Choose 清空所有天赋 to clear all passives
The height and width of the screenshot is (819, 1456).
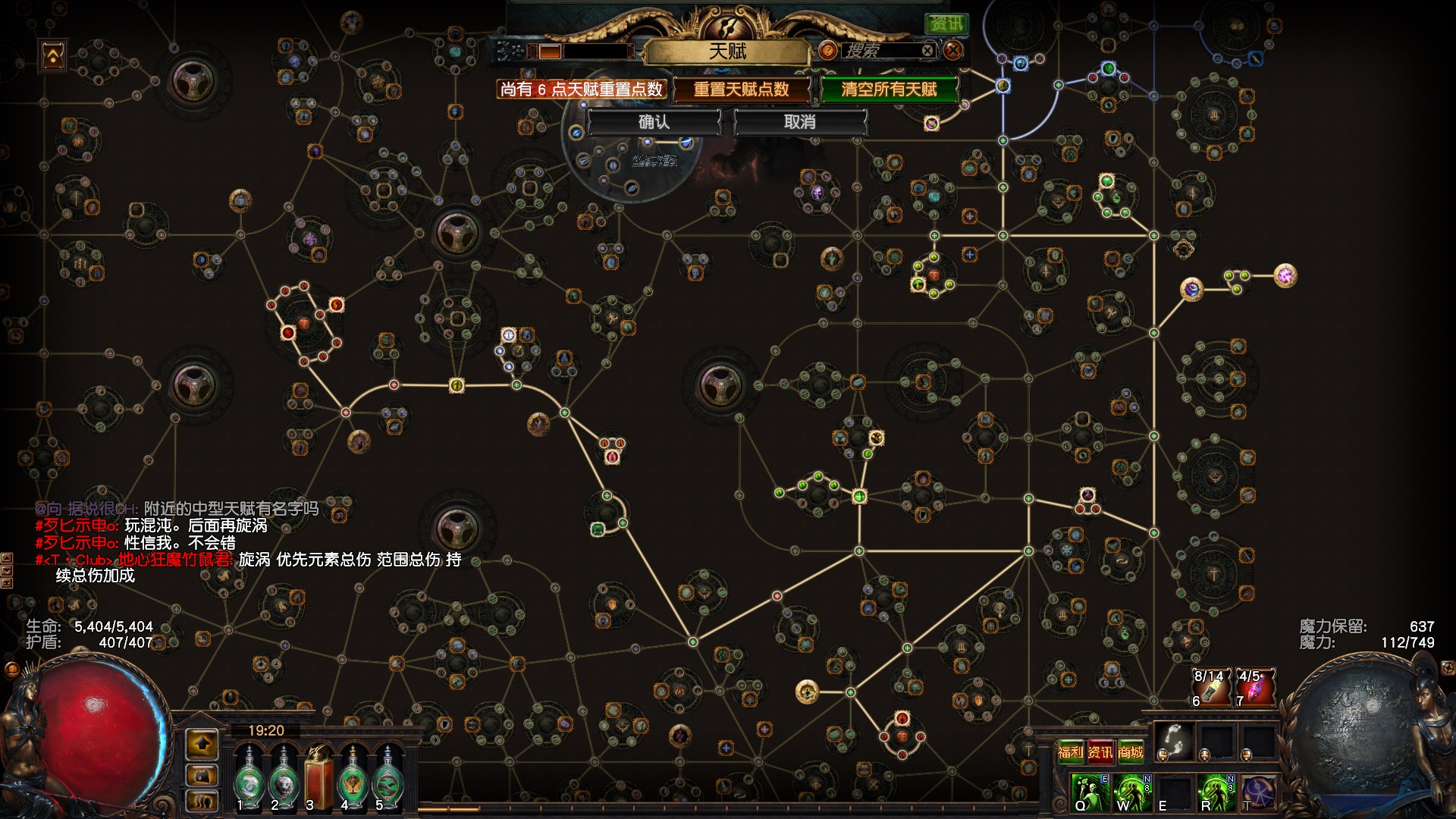click(889, 89)
